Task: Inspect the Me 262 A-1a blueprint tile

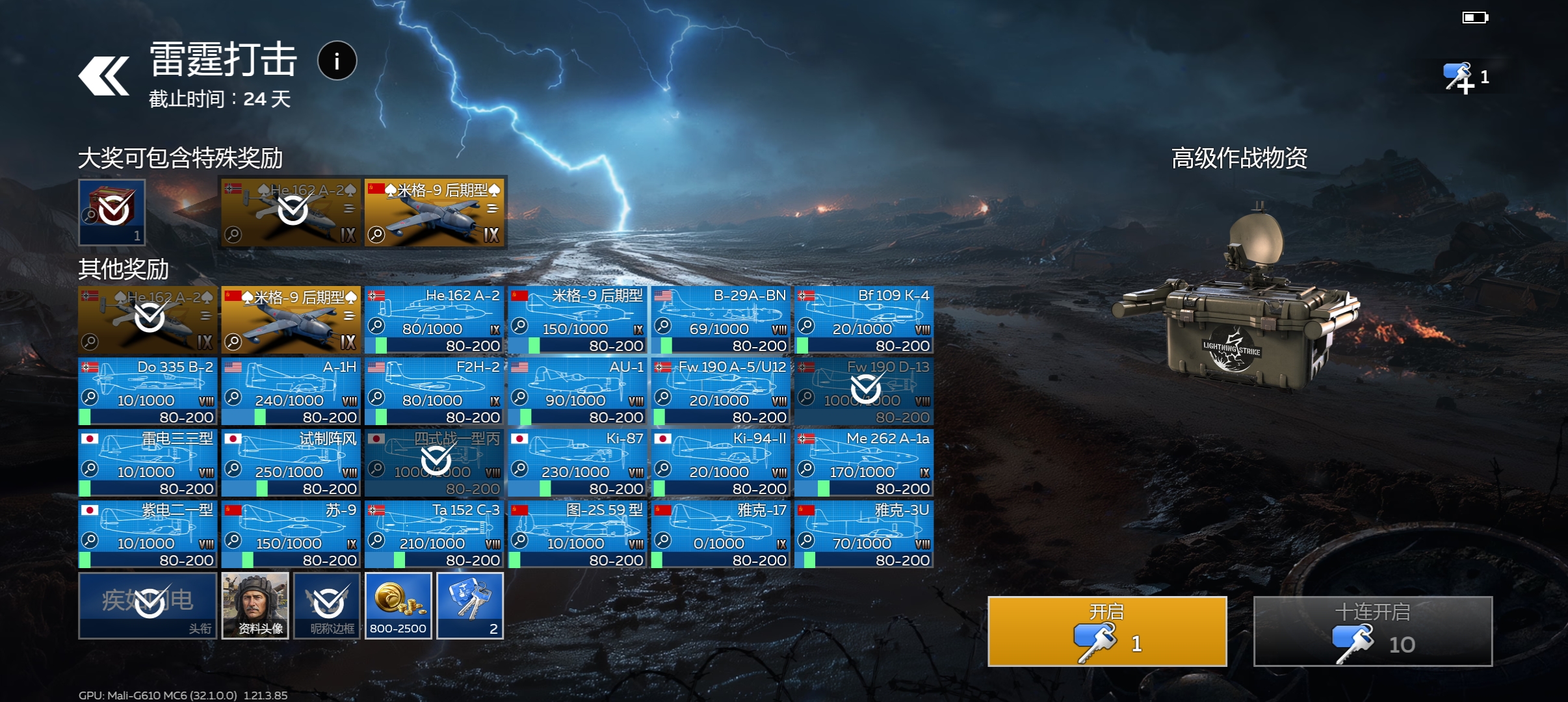Action: tap(864, 463)
